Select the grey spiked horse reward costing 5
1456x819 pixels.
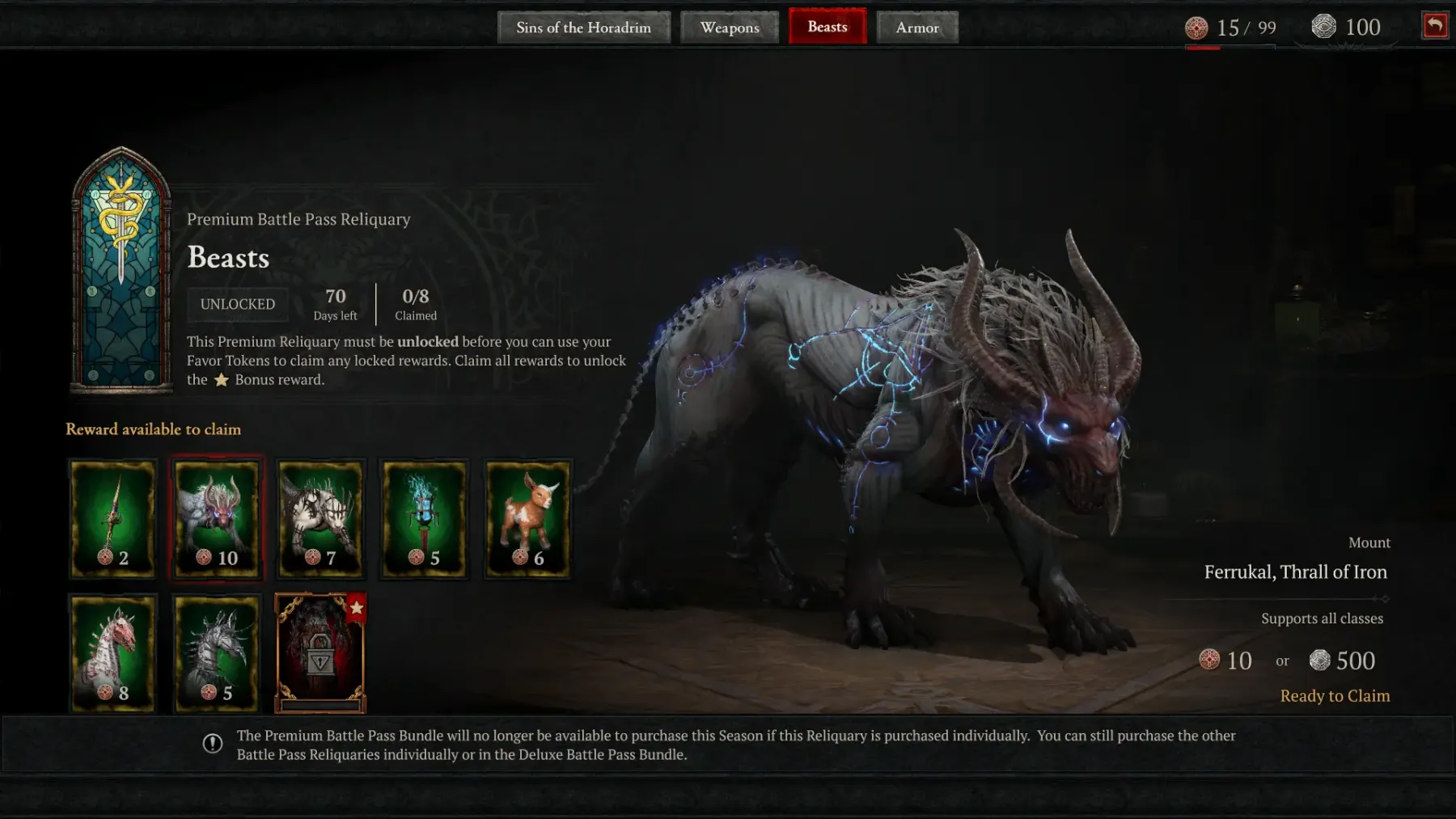pos(217,653)
